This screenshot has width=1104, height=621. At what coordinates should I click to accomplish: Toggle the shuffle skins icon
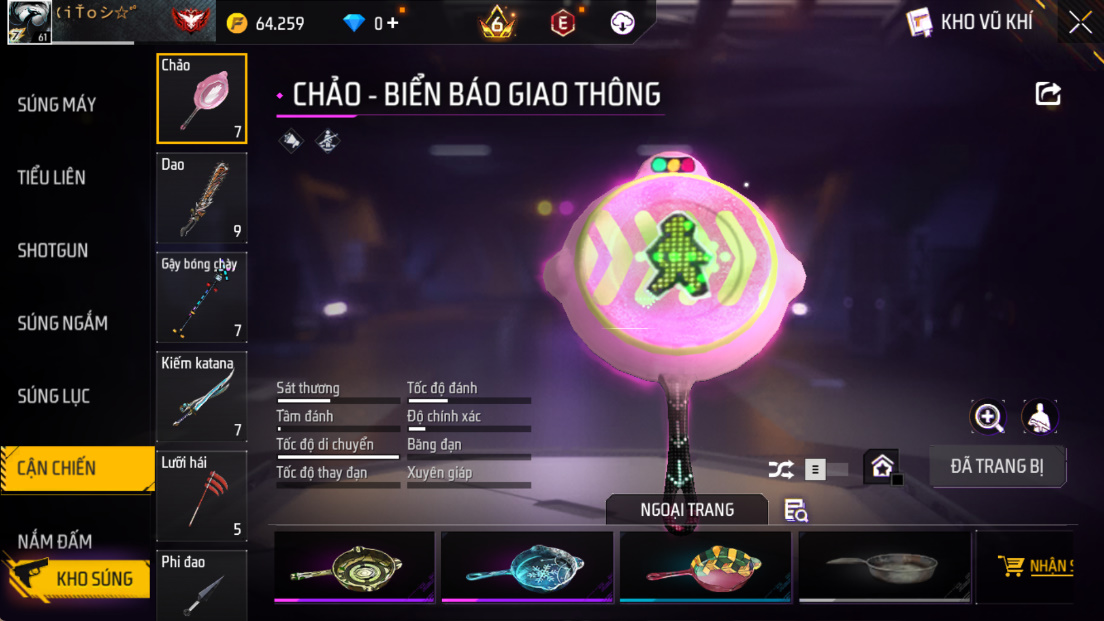coord(780,469)
